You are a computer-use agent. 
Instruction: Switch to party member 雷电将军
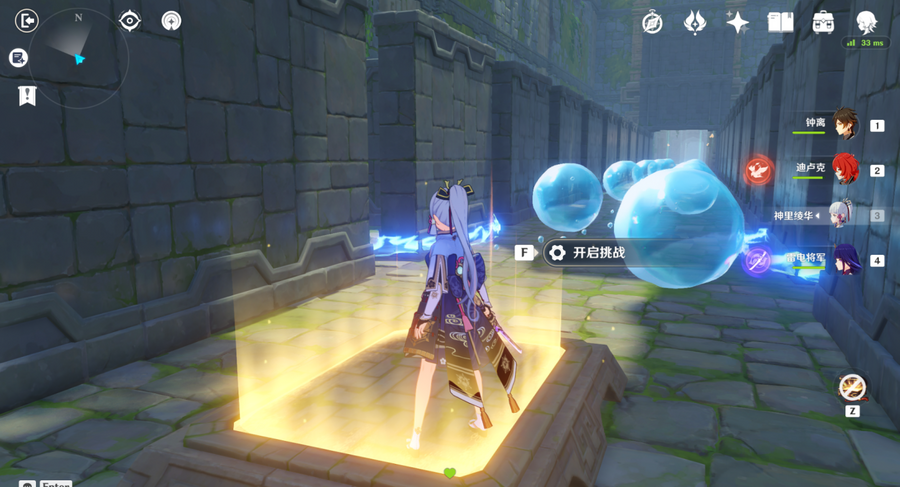coord(845,260)
